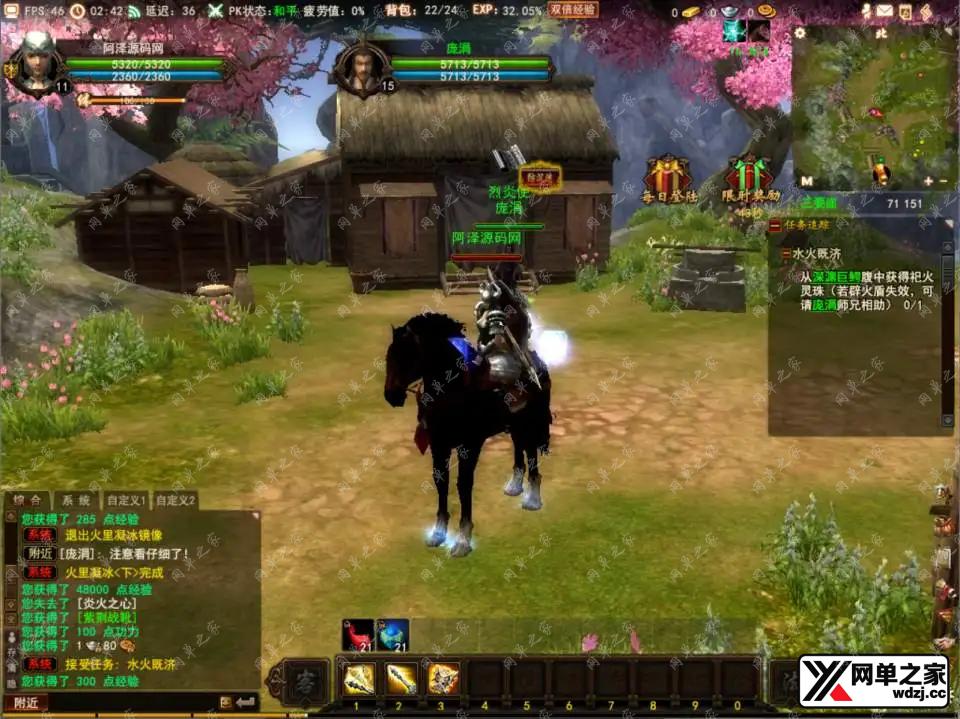Select the 自定义2 chat tab
Screen dimensions: 960x719
tap(175, 500)
